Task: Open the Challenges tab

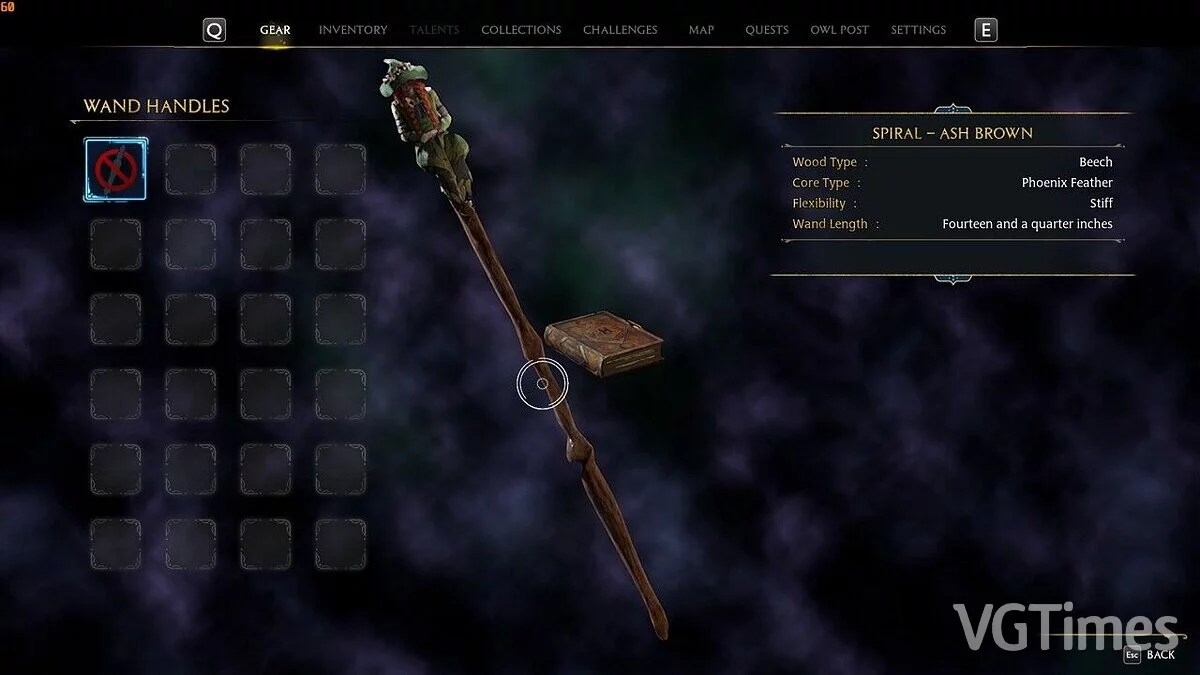Action: coord(620,30)
